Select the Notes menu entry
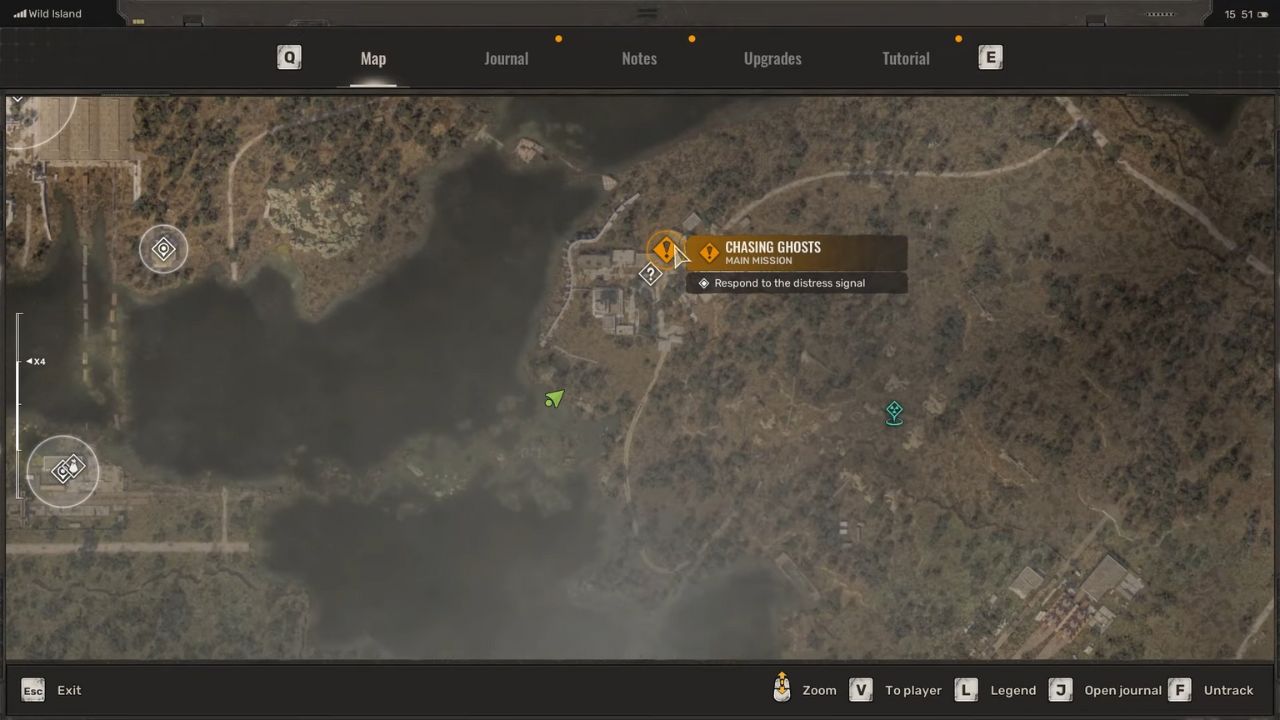Image resolution: width=1280 pixels, height=720 pixels. pos(639,58)
